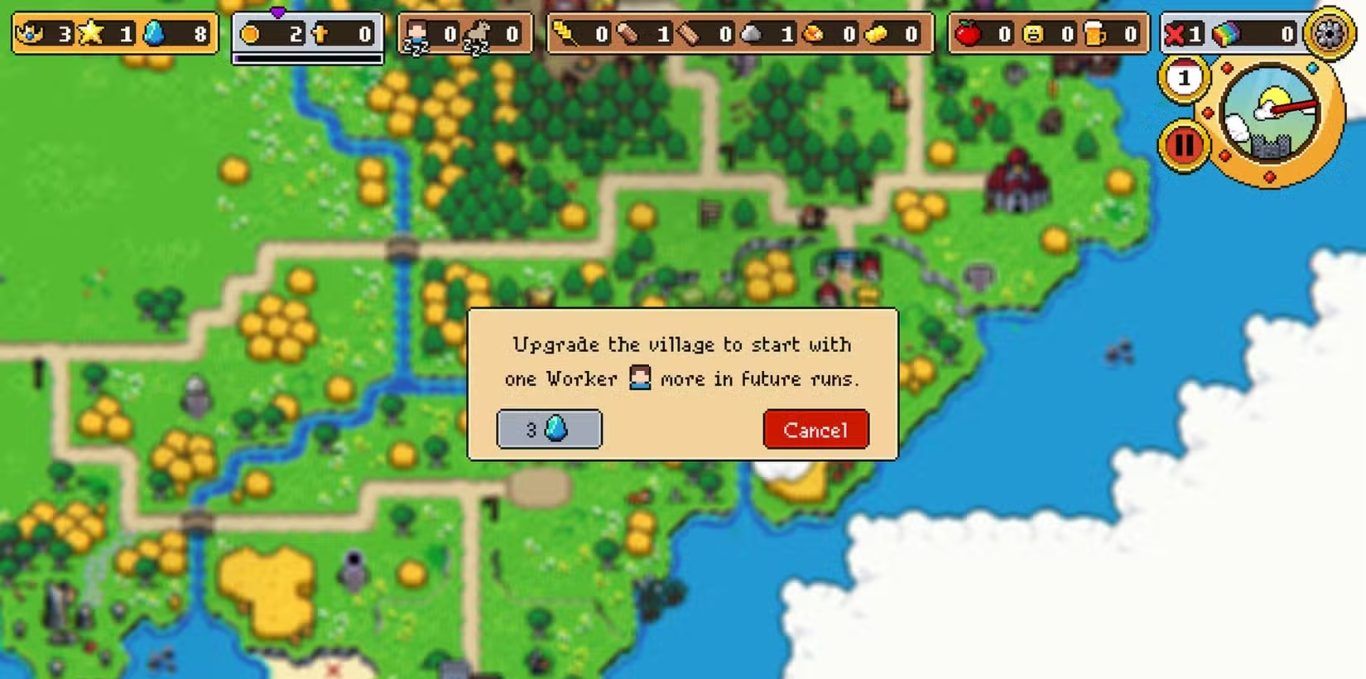The height and width of the screenshot is (679, 1366).
Task: Click the day-night cycle clock dial
Action: pyautogui.click(x=1270, y=115)
